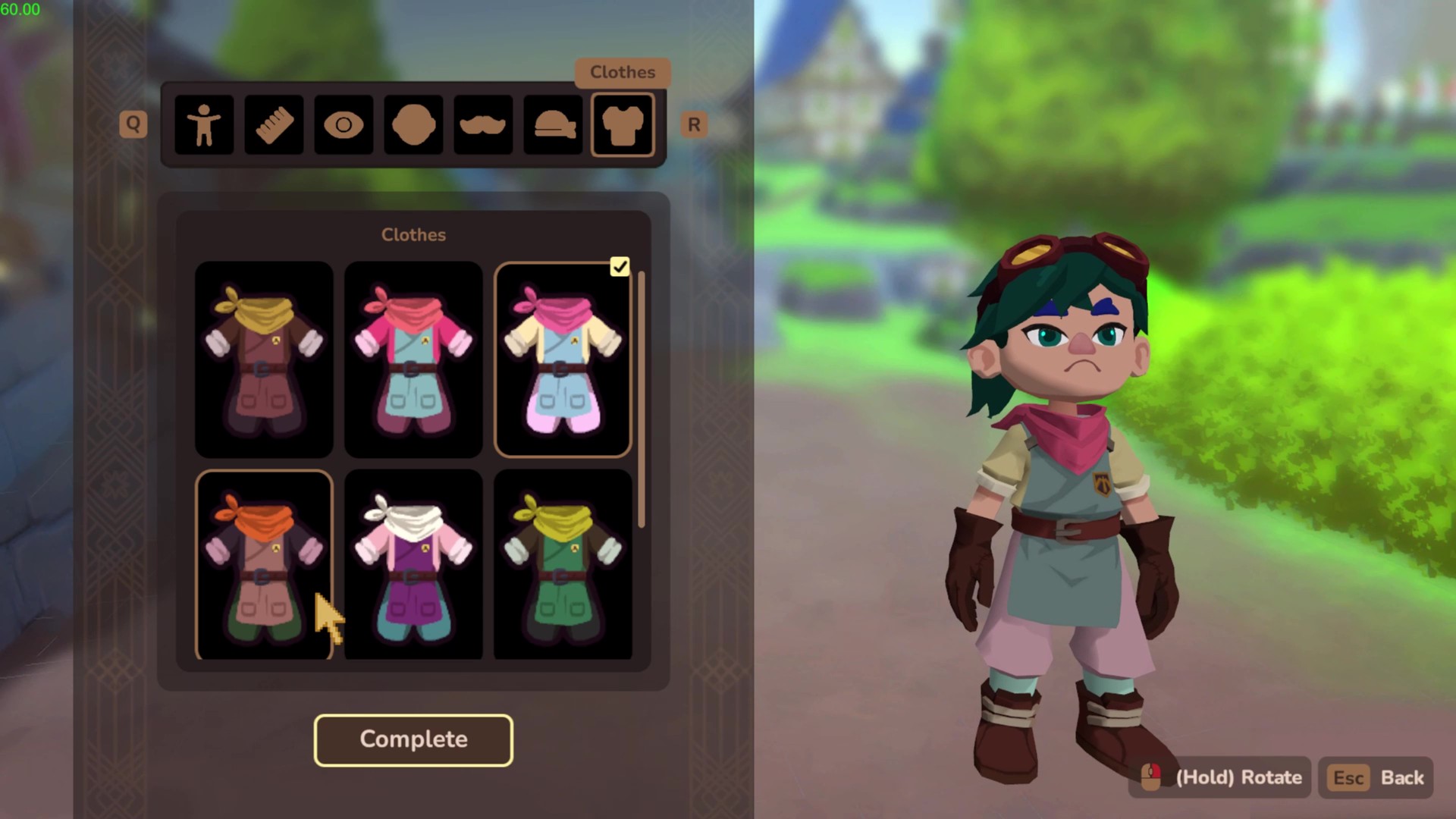Go back using the Back button
The image size is (1456, 819).
1376,777
